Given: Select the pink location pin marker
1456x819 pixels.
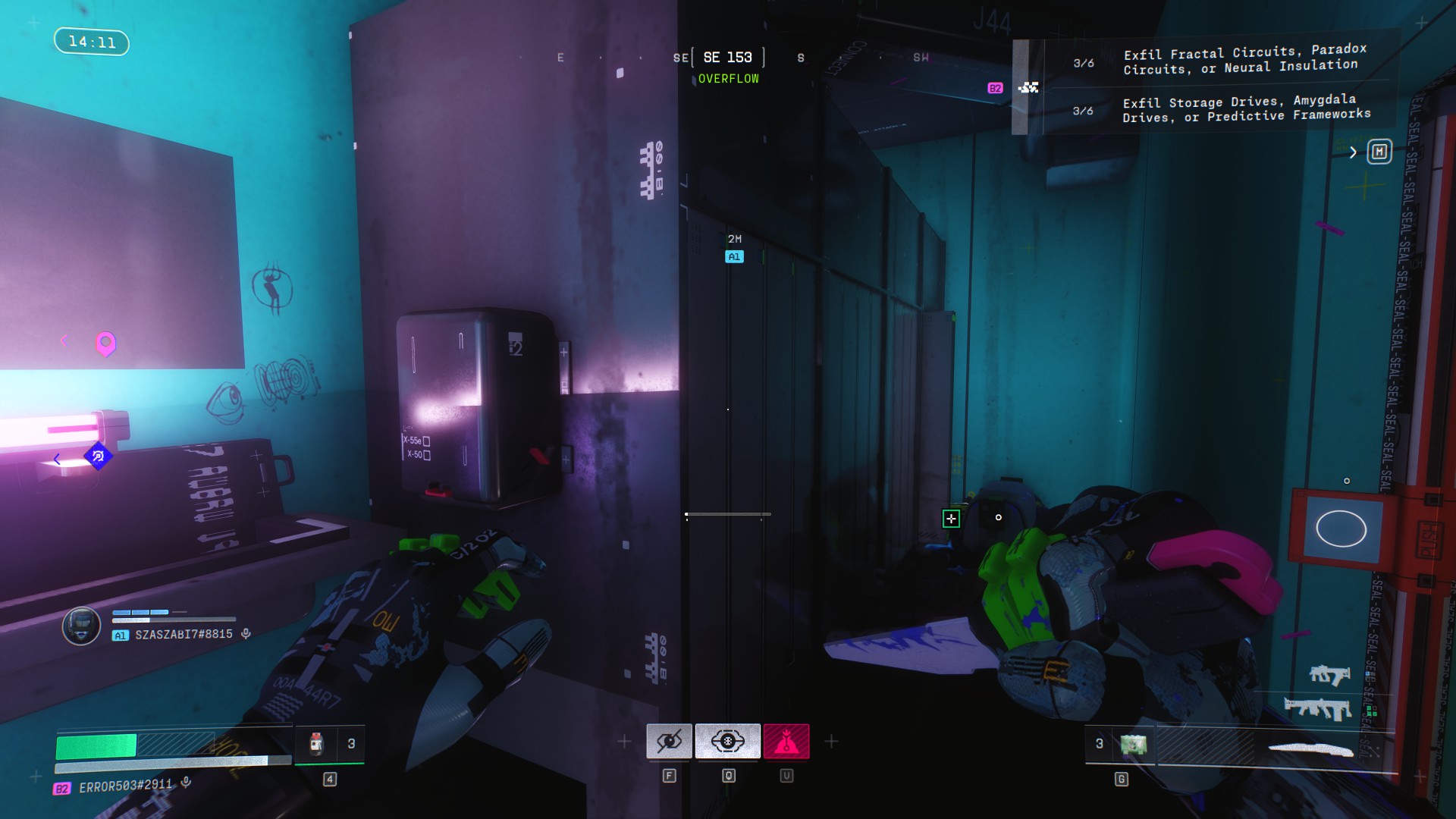Looking at the screenshot, I should point(105,344).
